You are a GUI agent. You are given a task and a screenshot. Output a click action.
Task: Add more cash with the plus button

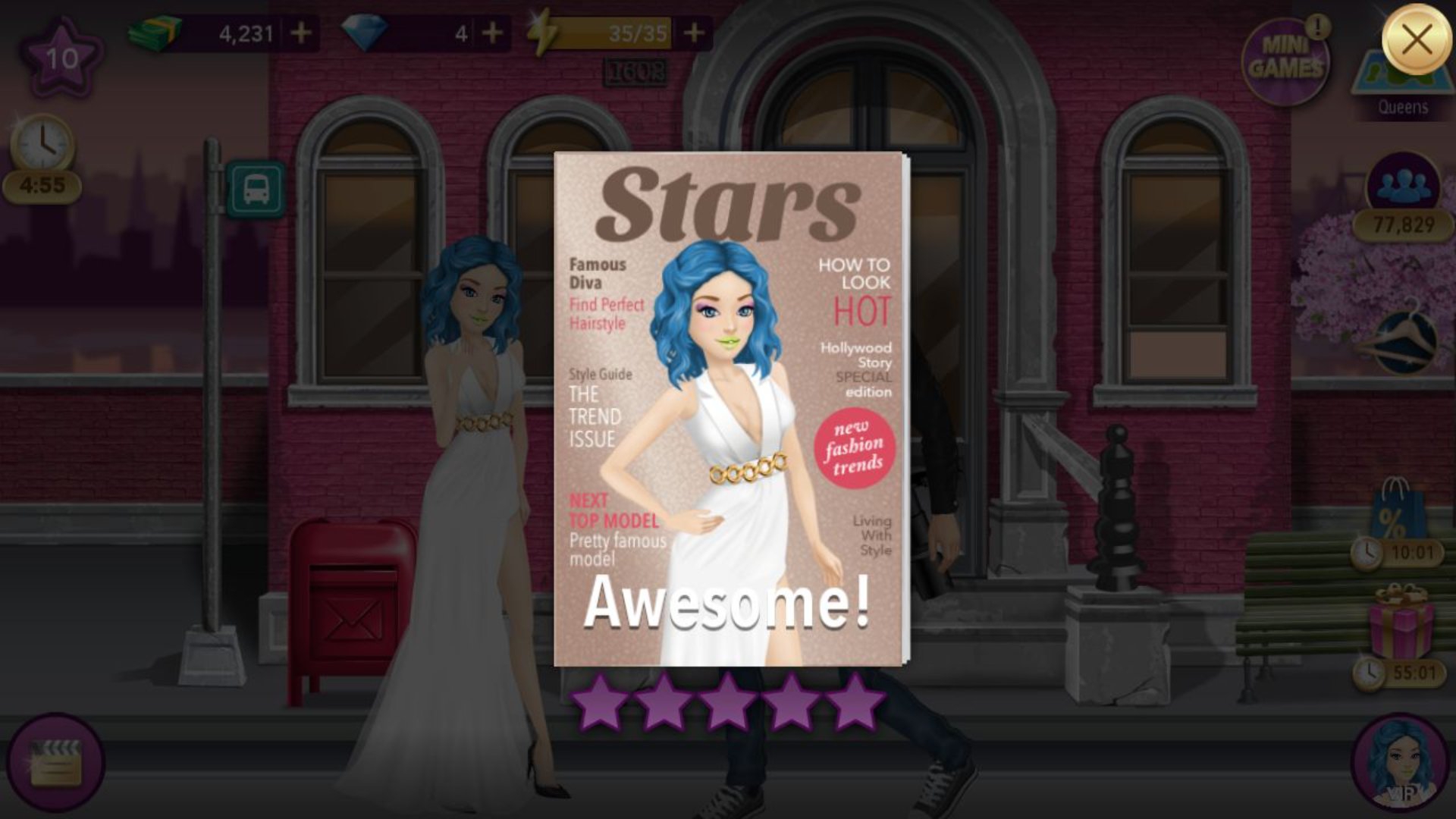pyautogui.click(x=301, y=33)
